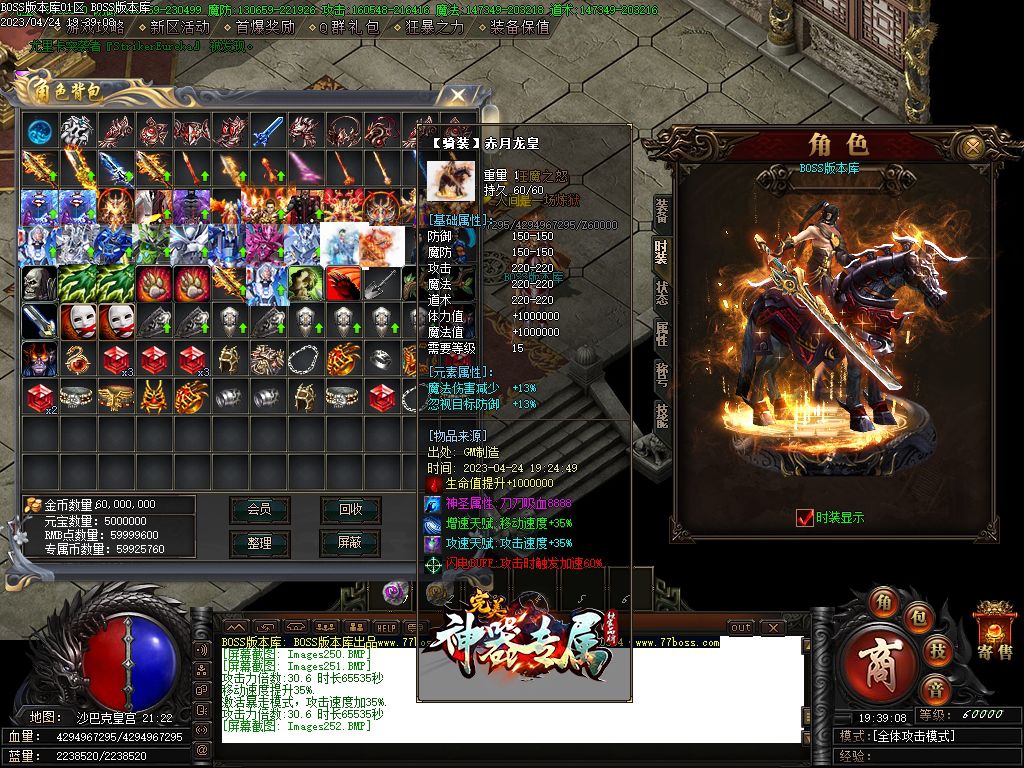Click the 屏蔽 button in the bag
The image size is (1024, 768).
point(350,542)
